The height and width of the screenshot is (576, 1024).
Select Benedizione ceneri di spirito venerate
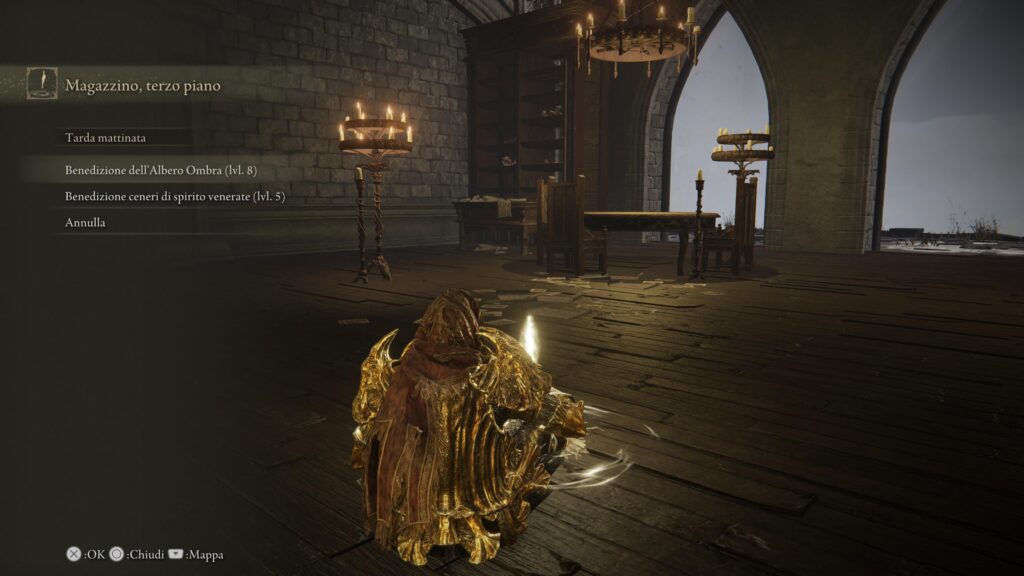coord(175,197)
